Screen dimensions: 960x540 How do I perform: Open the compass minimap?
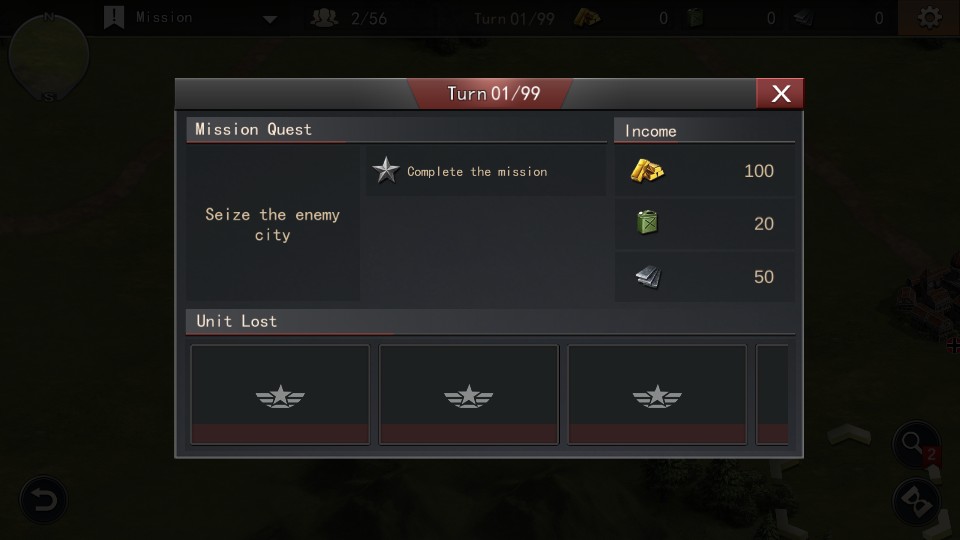pyautogui.click(x=48, y=55)
